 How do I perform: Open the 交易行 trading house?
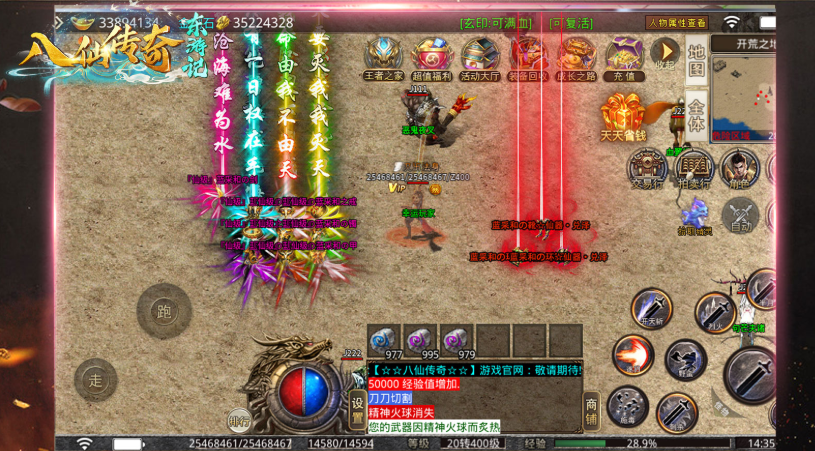pos(645,168)
